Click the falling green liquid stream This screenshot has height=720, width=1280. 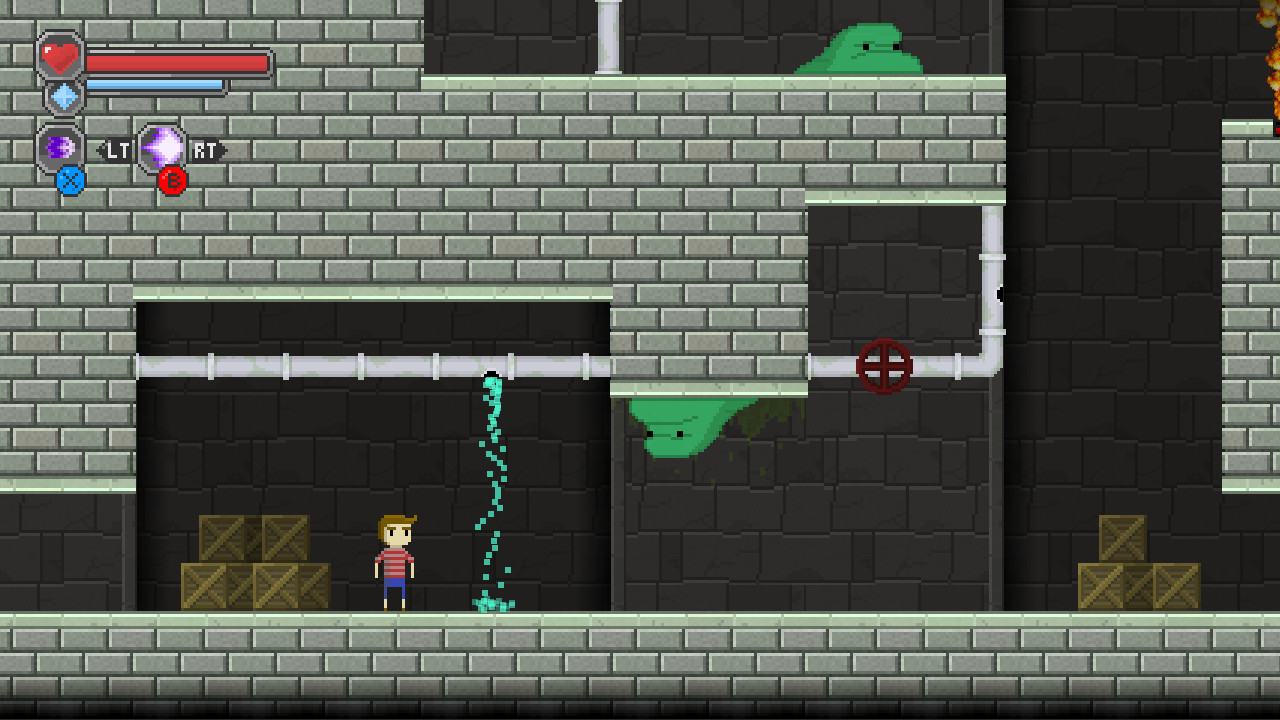490,490
